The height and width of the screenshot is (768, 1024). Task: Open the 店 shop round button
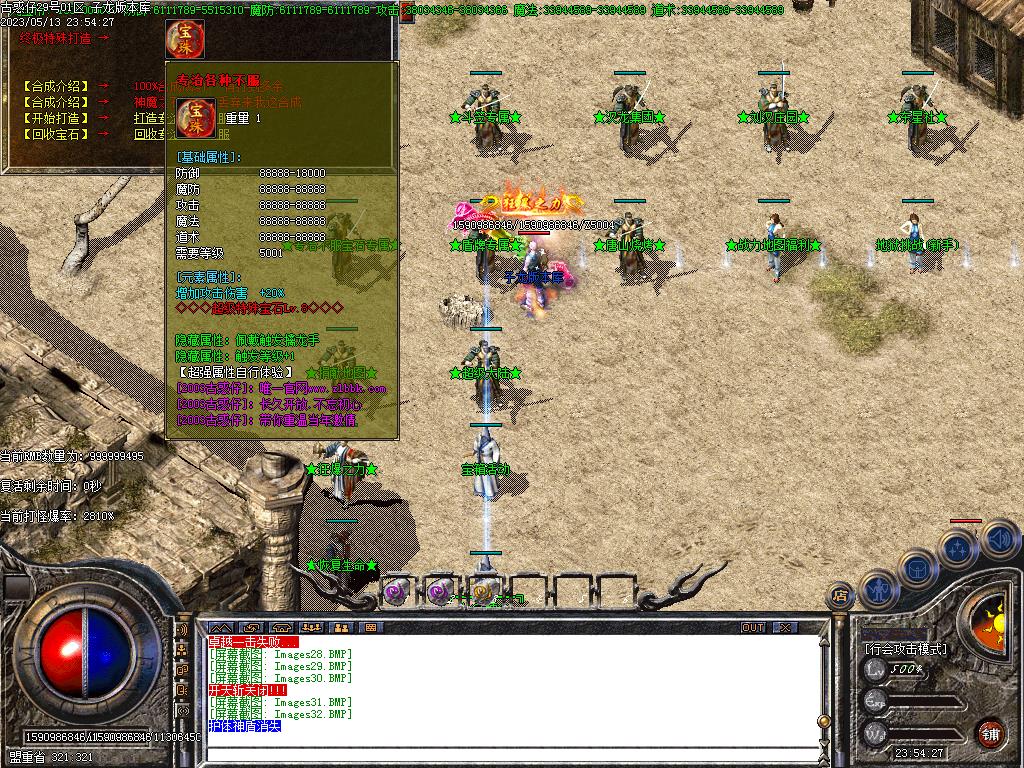click(x=841, y=596)
